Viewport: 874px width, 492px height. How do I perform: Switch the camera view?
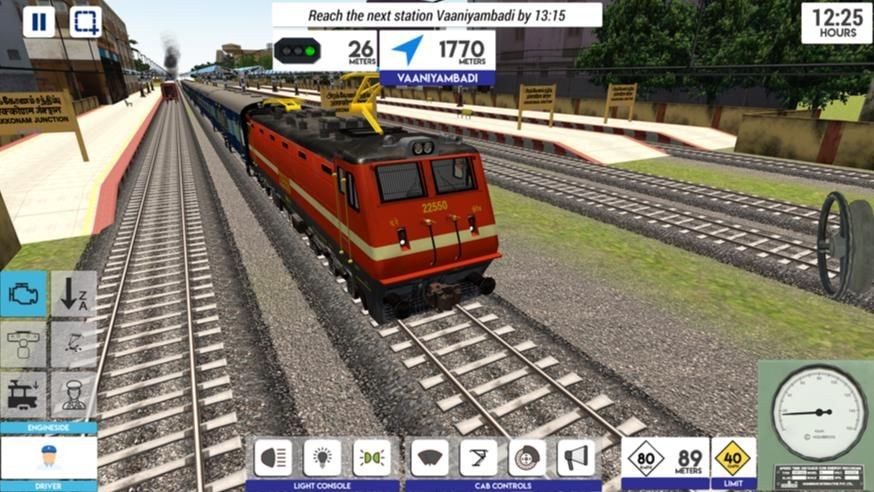click(x=86, y=21)
